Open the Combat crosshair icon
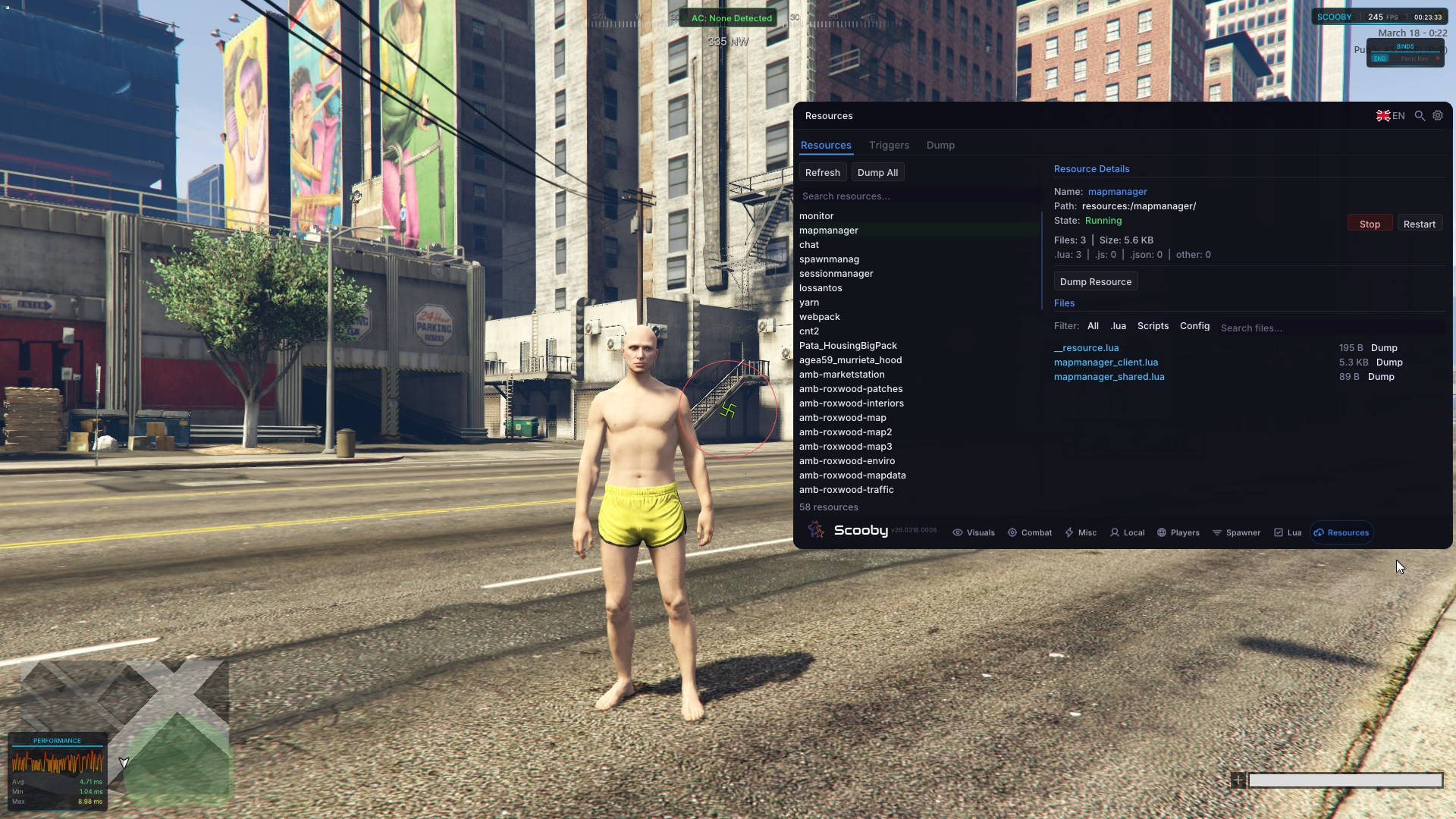This screenshot has height=819, width=1456. click(x=1012, y=532)
